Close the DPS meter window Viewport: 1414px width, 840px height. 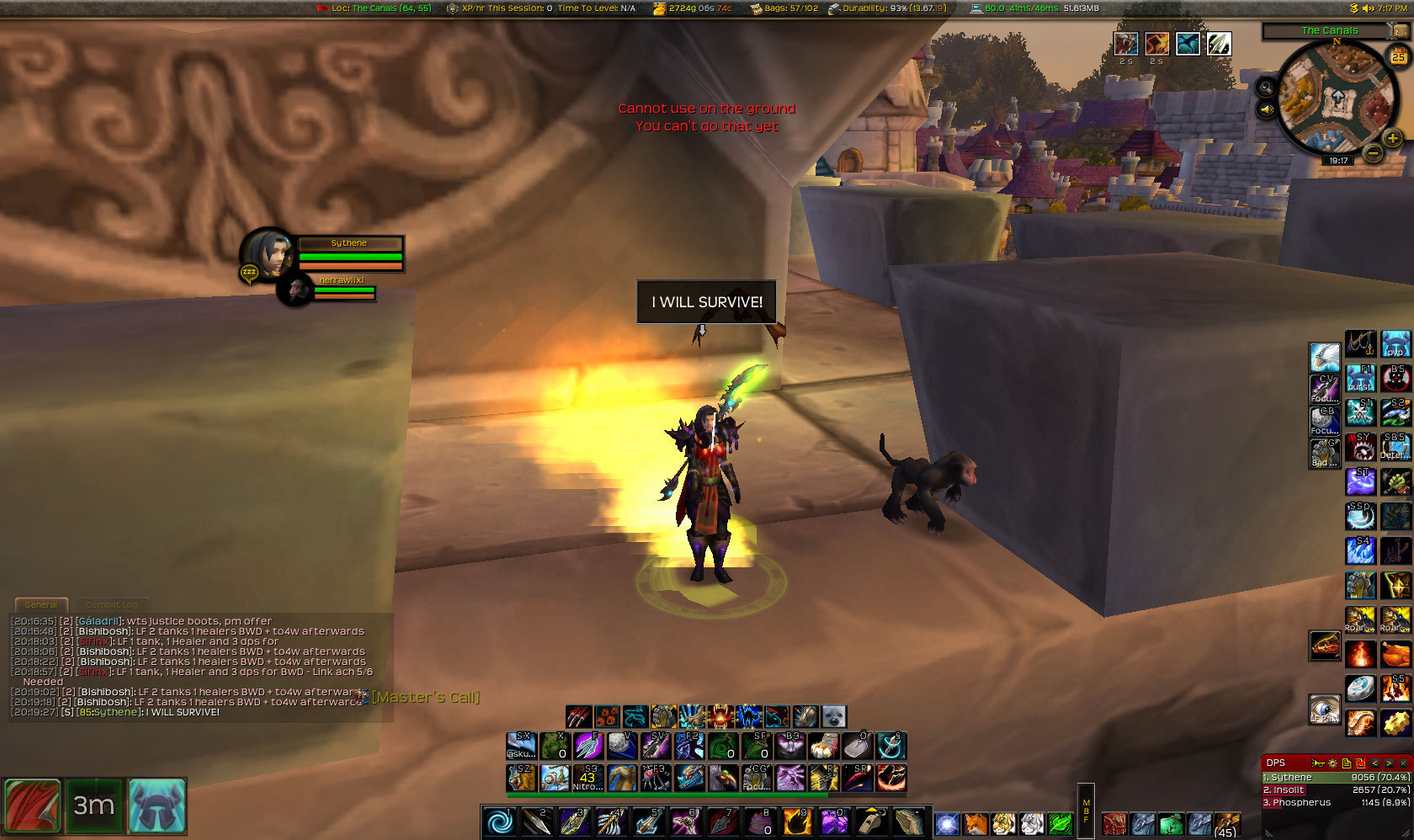point(1403,763)
